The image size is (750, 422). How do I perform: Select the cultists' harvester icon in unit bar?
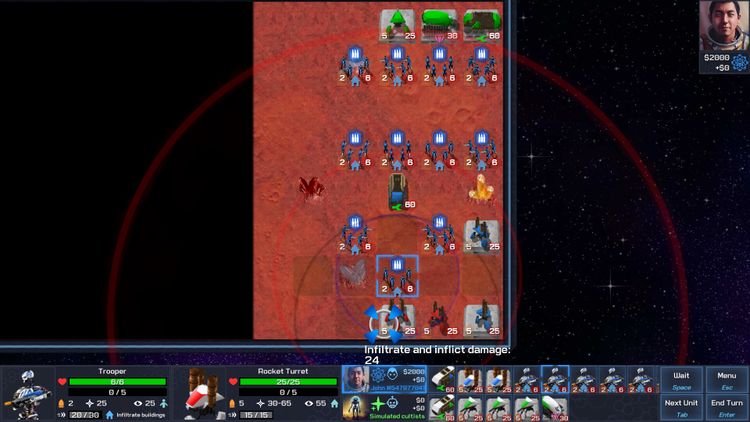pos(441,407)
